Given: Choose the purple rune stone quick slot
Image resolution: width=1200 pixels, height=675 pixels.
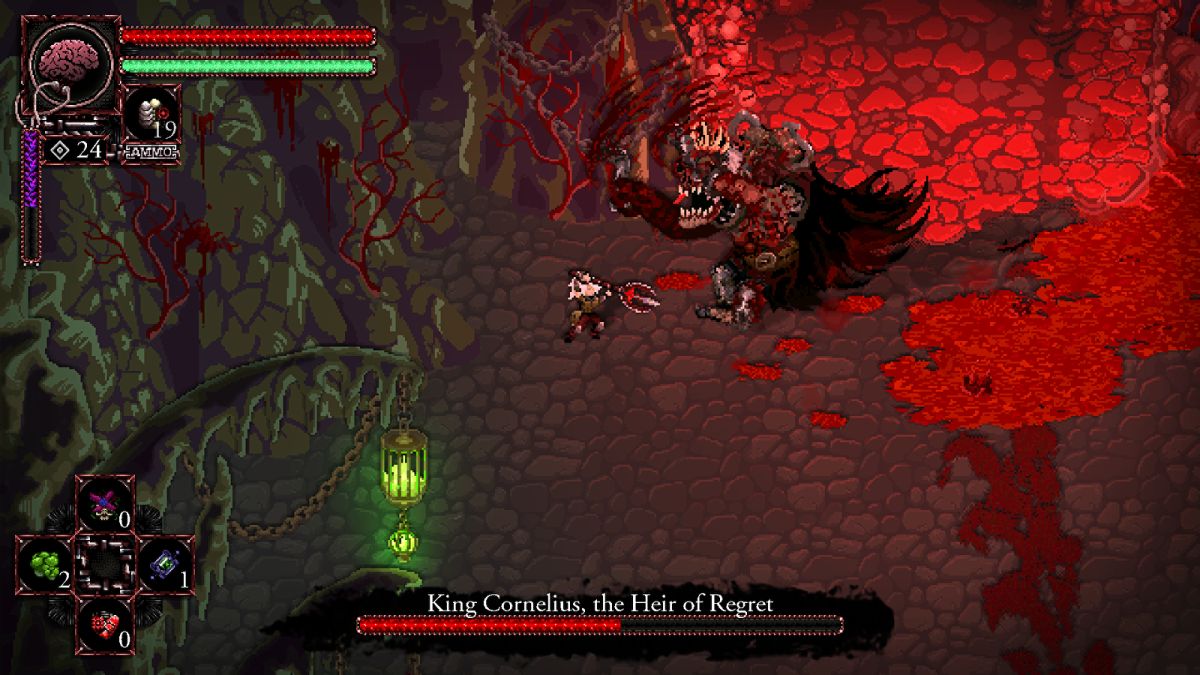Looking at the screenshot, I should pyautogui.click(x=164, y=563).
